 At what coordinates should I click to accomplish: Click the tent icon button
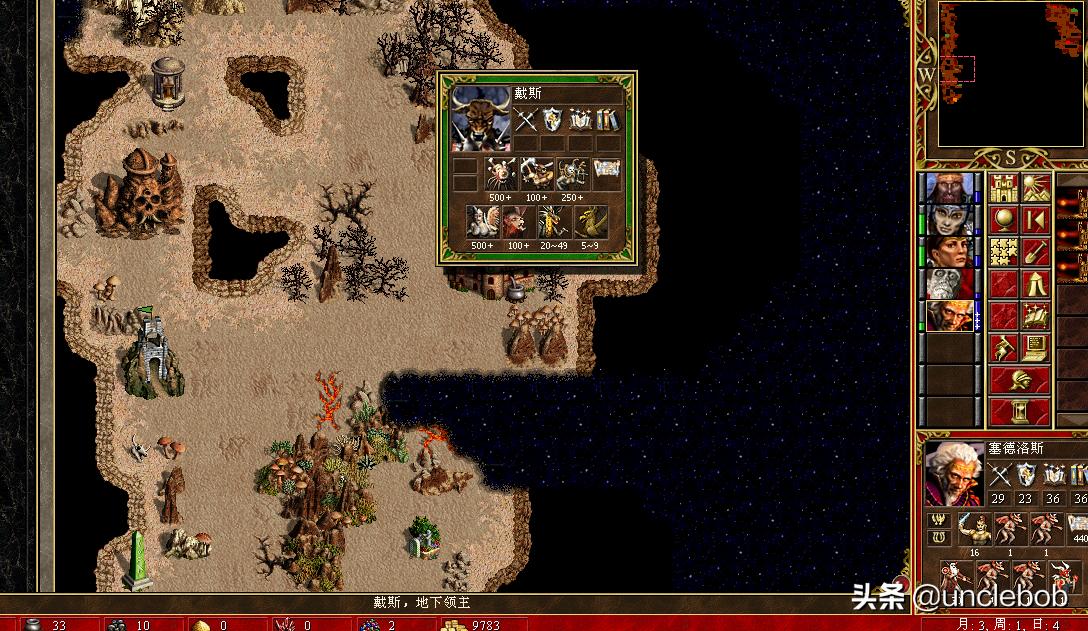[x=1036, y=283]
